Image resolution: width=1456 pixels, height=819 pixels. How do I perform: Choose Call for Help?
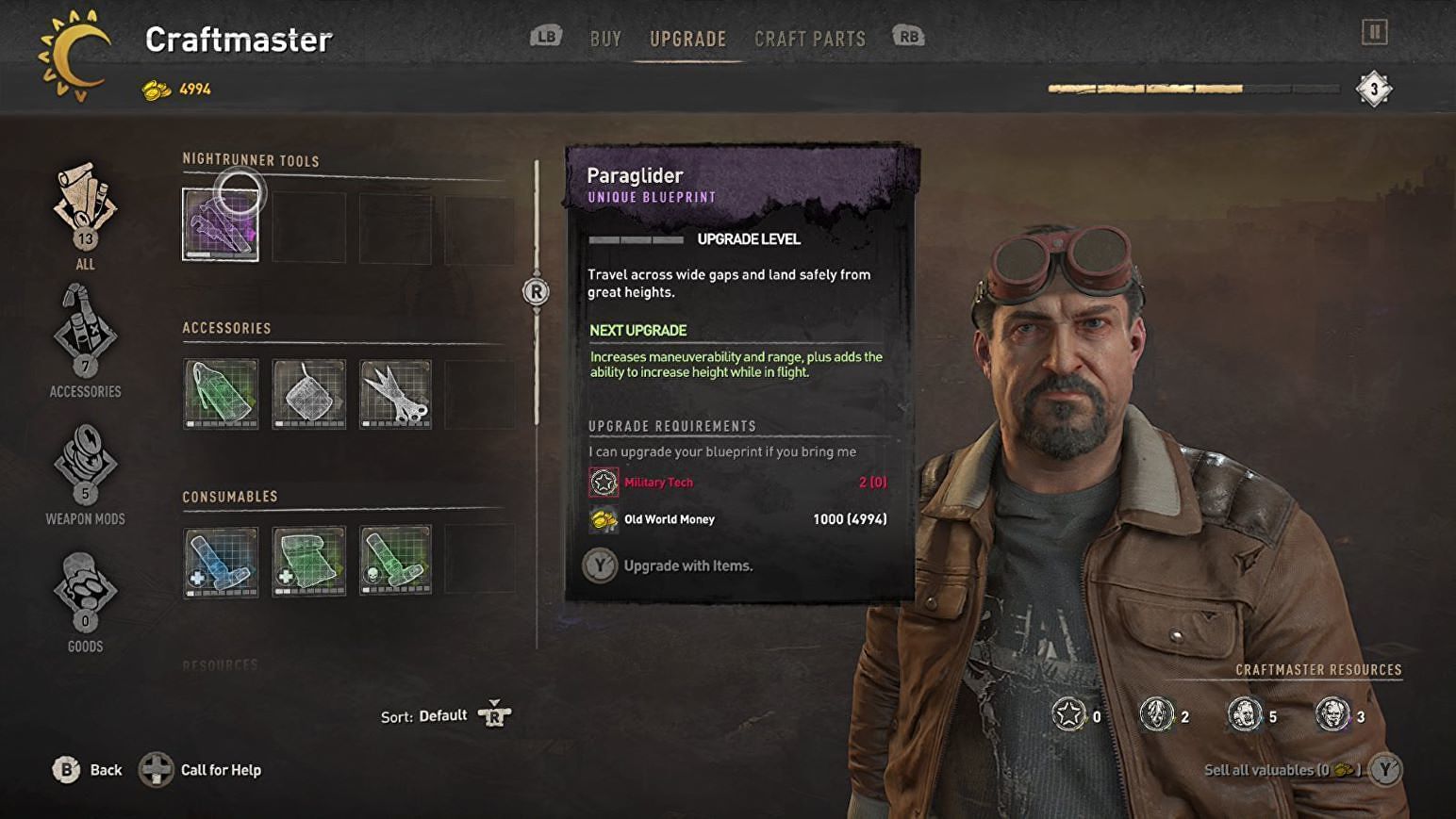(201, 770)
